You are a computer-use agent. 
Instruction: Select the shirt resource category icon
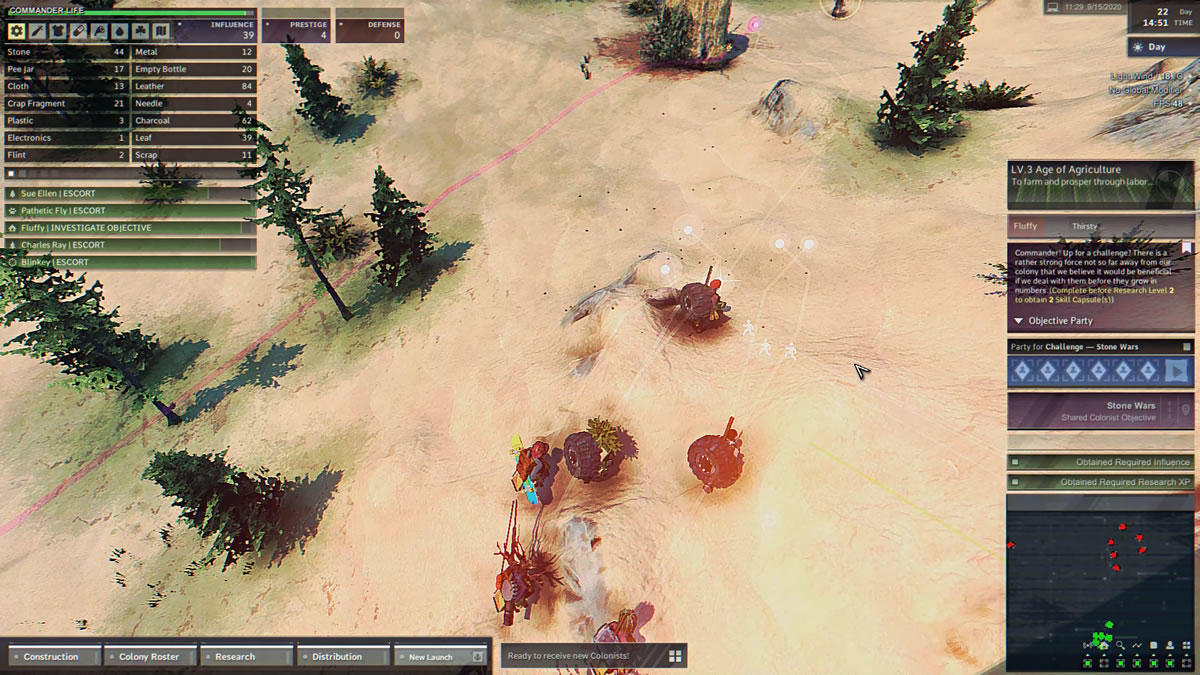(57, 31)
